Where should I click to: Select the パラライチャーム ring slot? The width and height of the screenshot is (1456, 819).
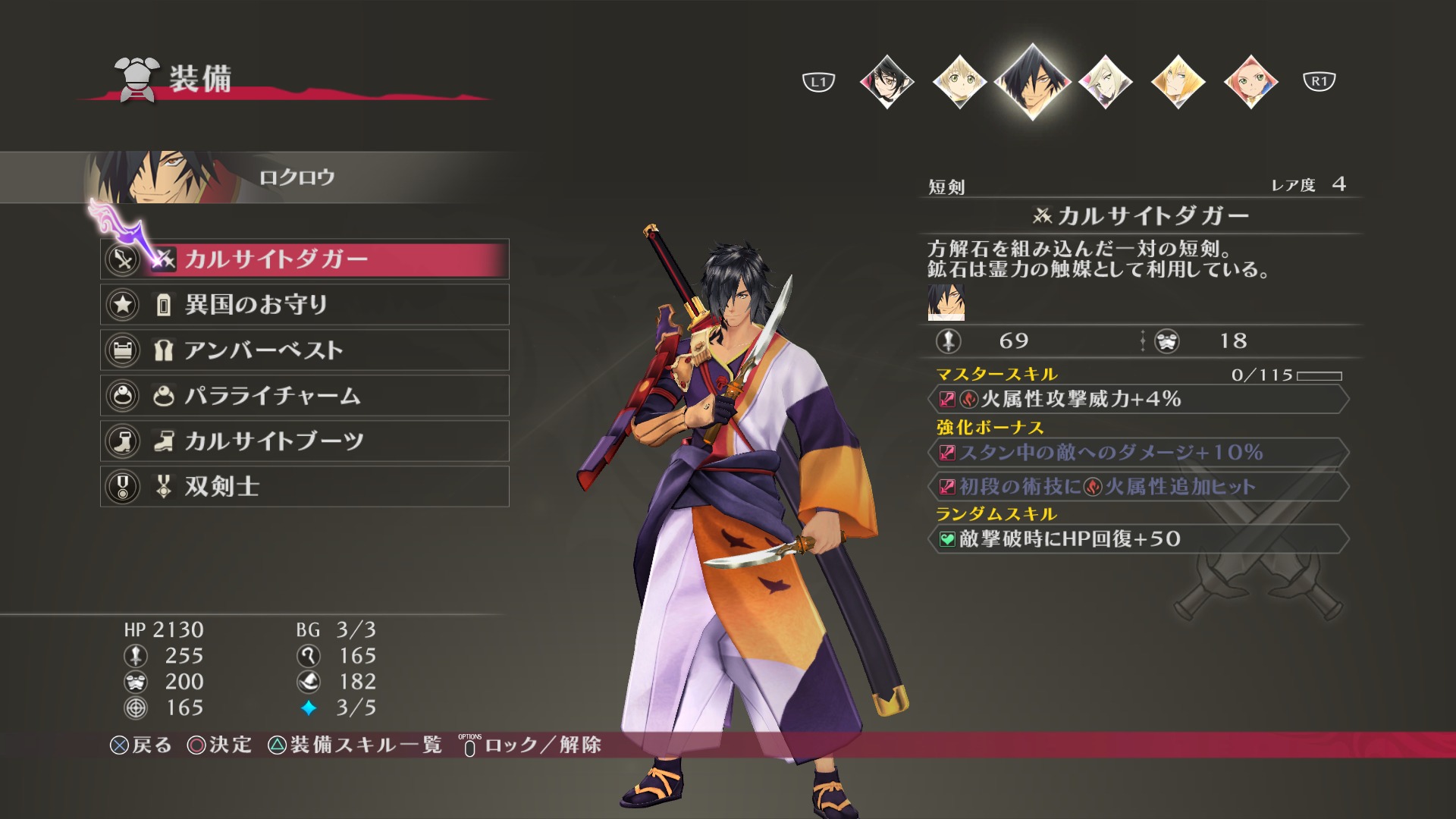[305, 396]
